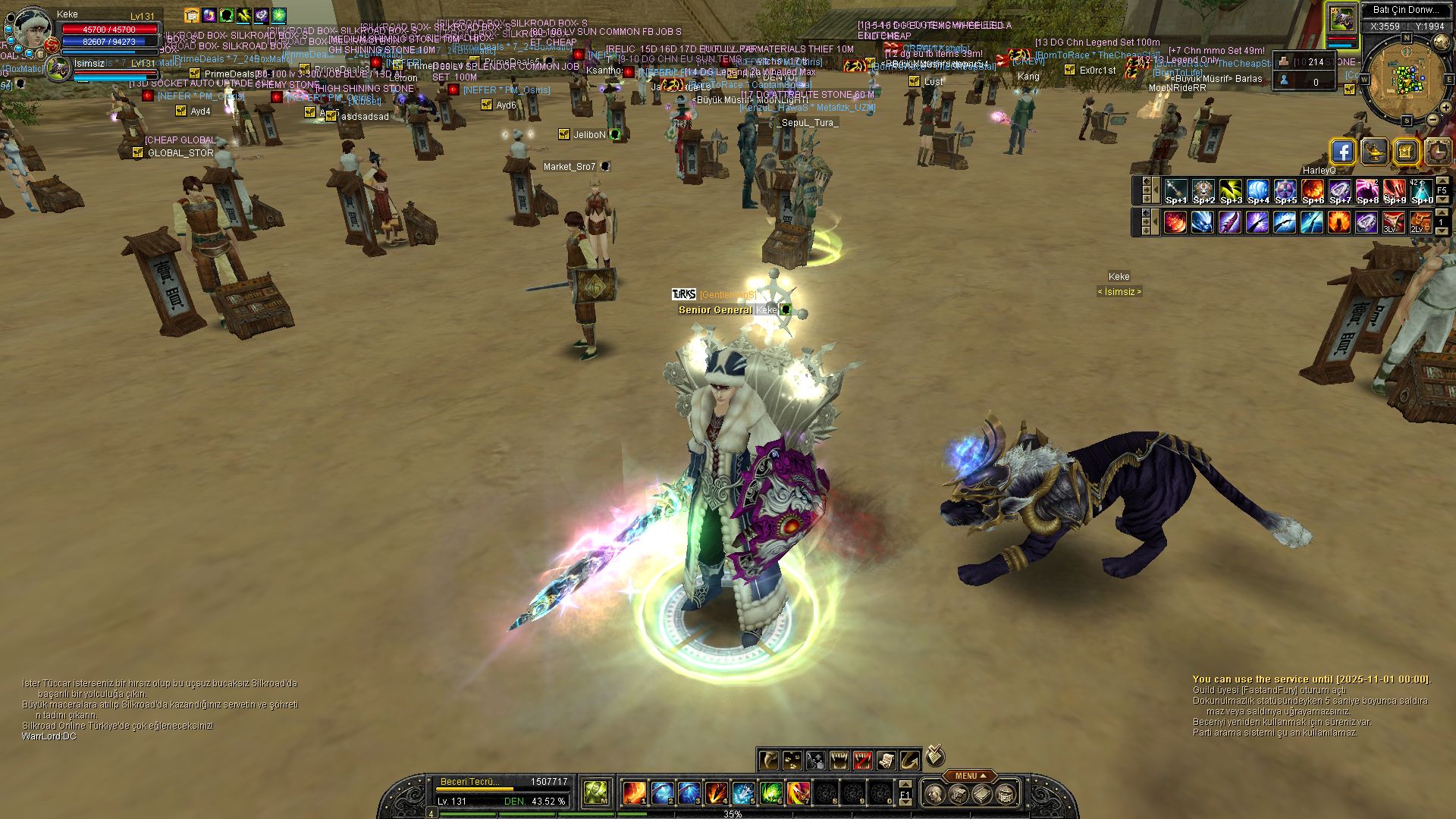This screenshot has width=1456, height=819.
Task: Click the green character action icon marked M
Action: click(x=596, y=793)
